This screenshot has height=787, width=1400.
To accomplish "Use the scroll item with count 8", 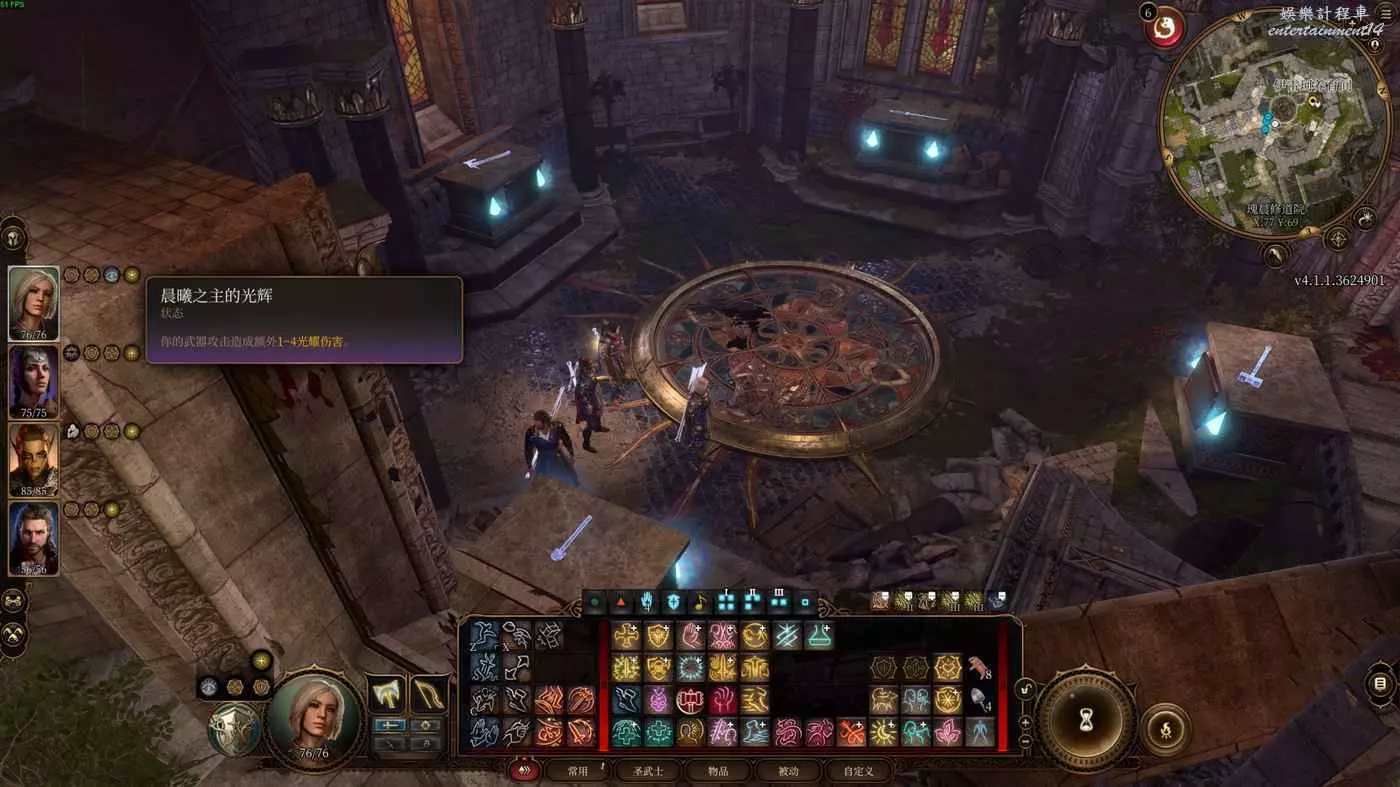I will pos(979,667).
